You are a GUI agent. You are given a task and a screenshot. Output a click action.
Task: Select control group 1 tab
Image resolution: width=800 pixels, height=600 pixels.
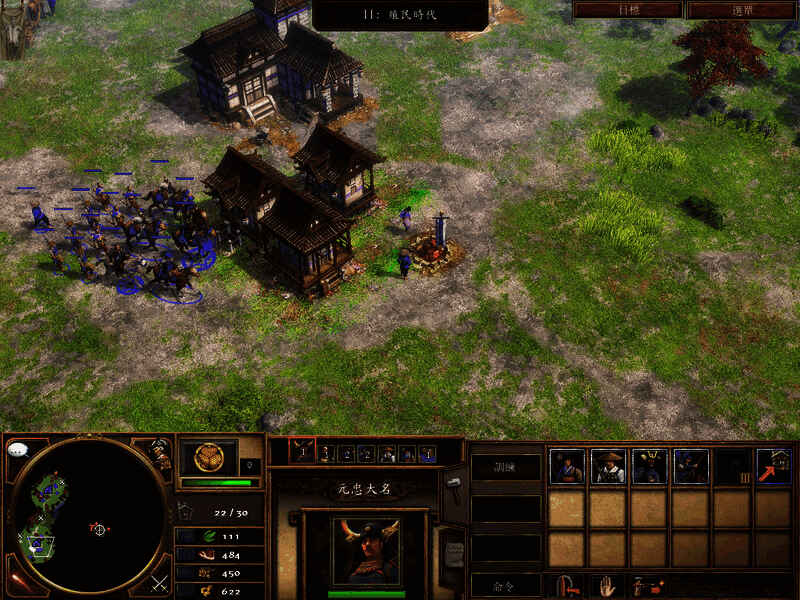(302, 453)
